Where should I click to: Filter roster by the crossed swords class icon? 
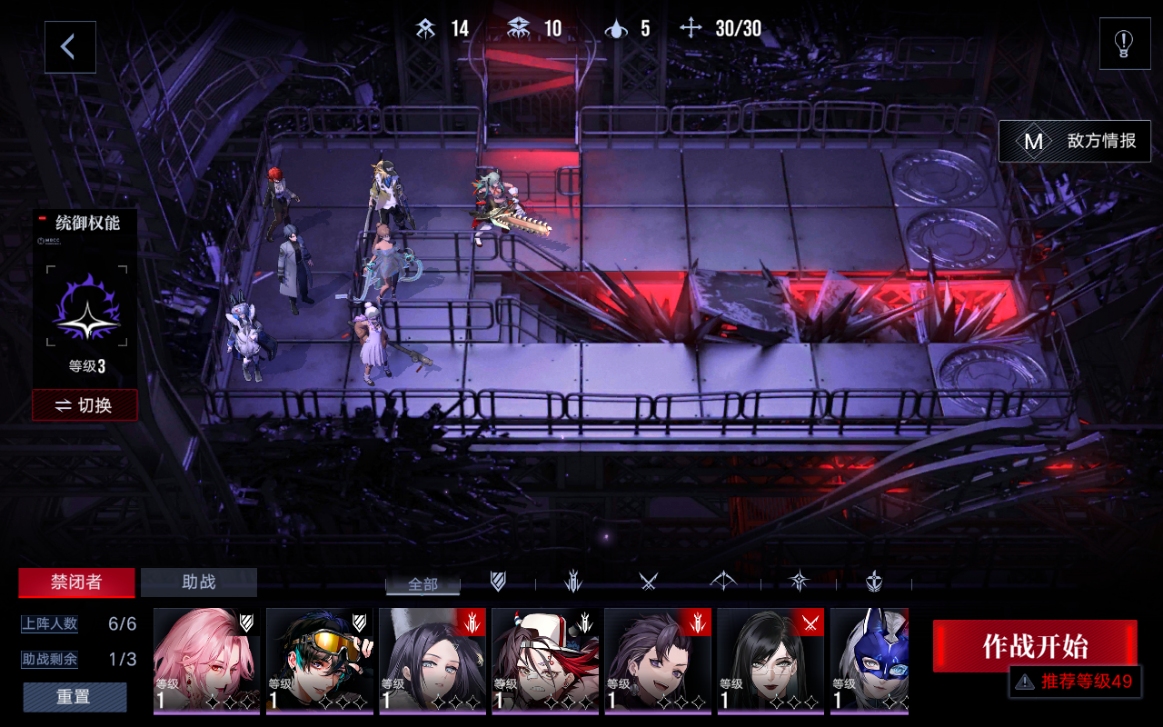click(x=648, y=581)
